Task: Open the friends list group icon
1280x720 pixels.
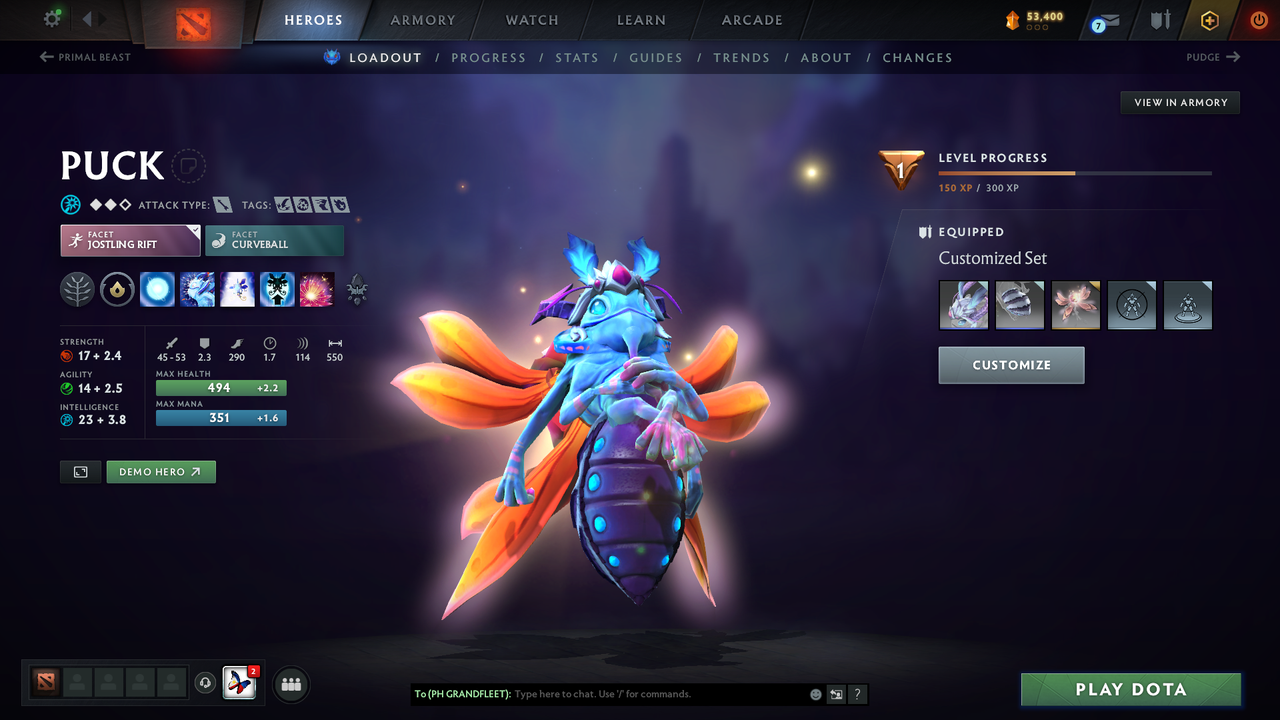Action: (290, 684)
